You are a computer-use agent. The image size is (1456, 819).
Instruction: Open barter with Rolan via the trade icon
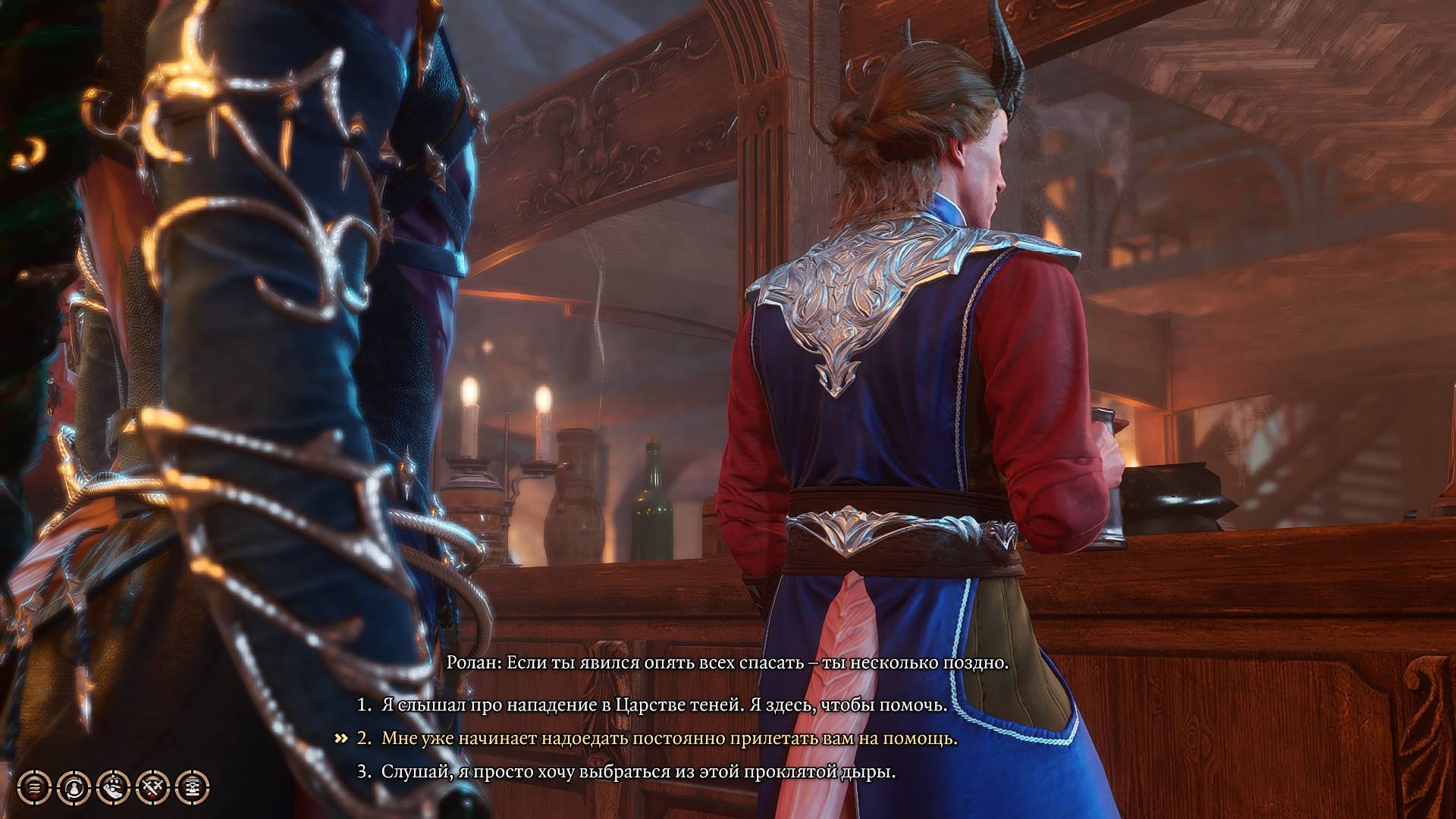[x=114, y=787]
